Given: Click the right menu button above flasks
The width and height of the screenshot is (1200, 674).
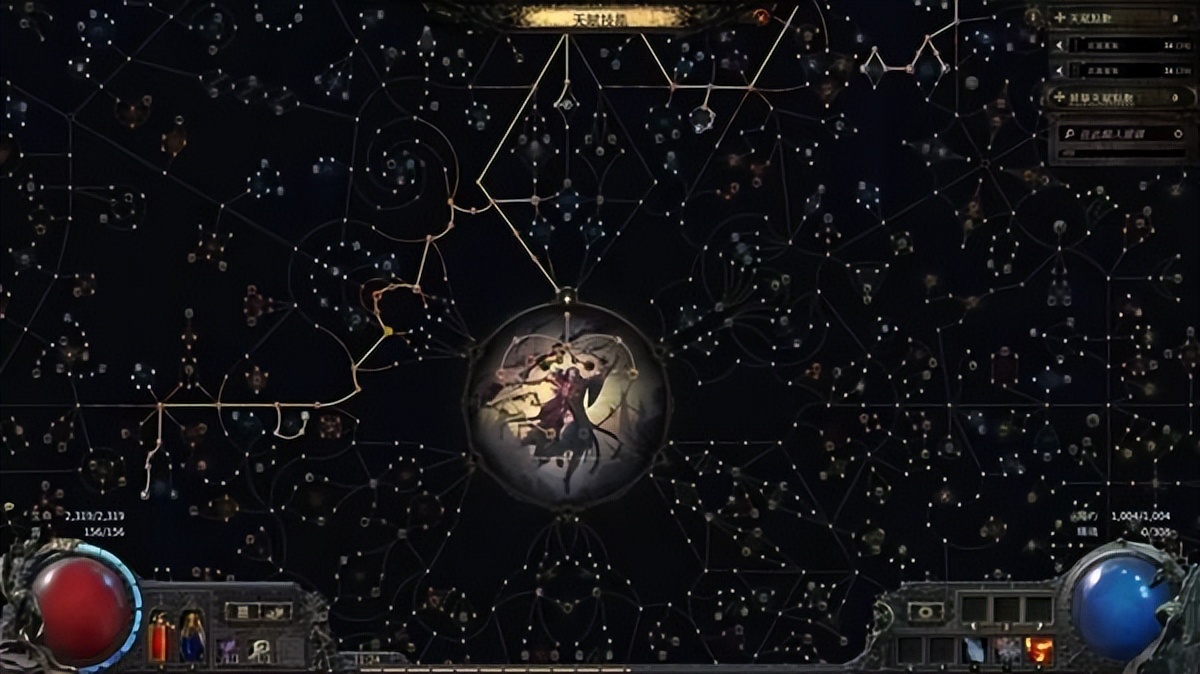Looking at the screenshot, I should point(275,611).
